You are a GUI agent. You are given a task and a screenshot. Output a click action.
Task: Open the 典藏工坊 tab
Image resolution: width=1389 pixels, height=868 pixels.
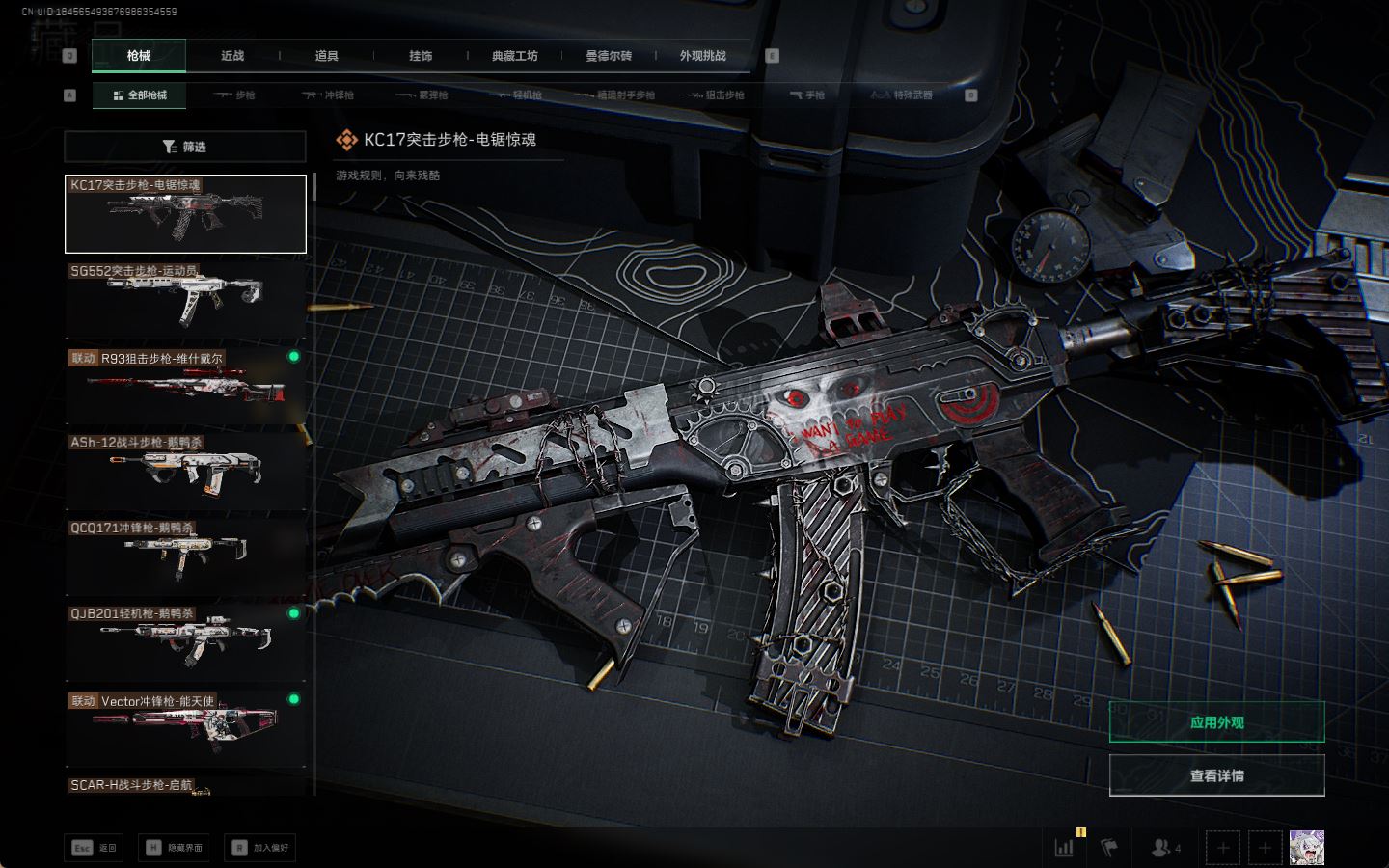tap(515, 56)
